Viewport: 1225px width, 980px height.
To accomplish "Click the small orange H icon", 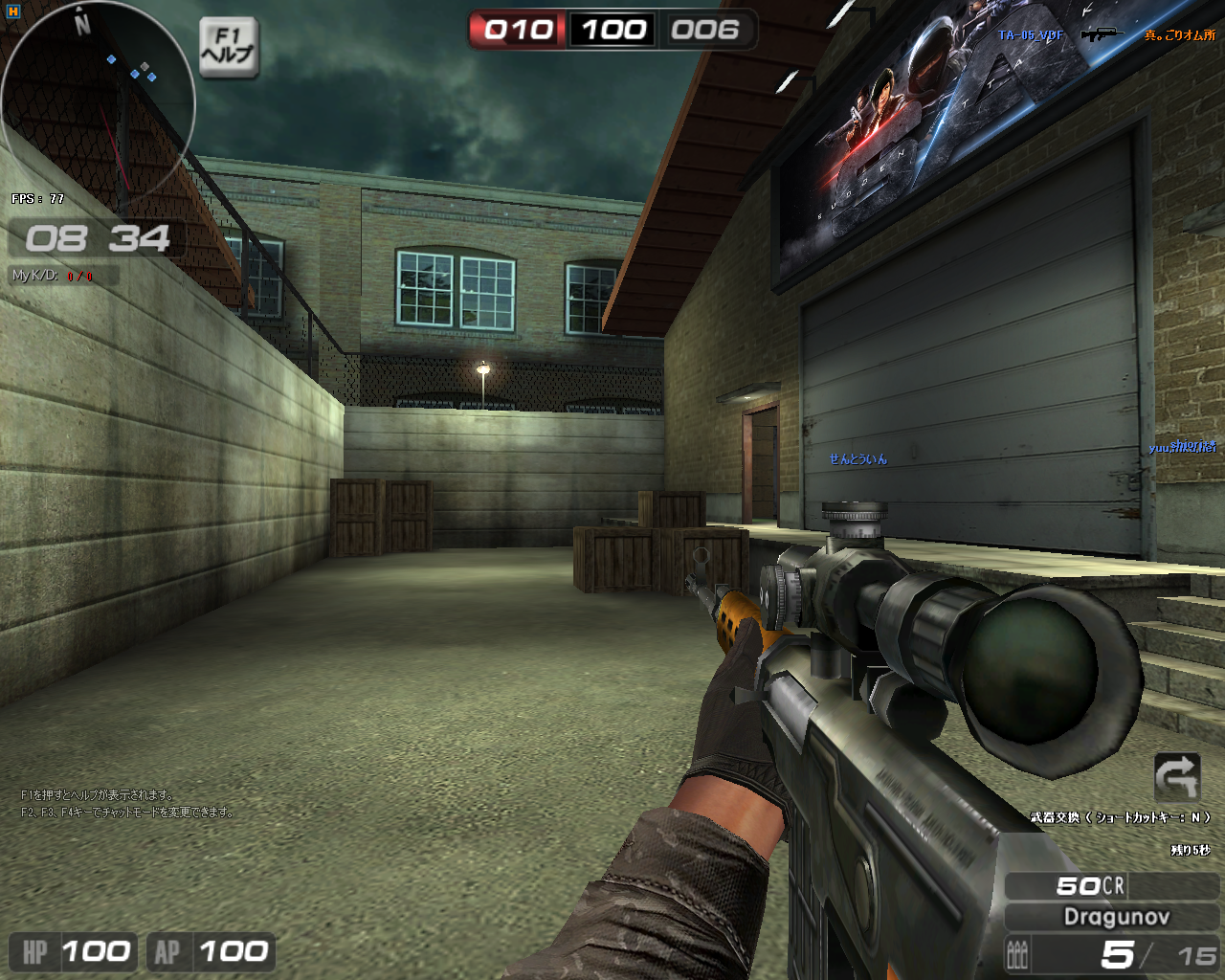I will (x=13, y=11).
